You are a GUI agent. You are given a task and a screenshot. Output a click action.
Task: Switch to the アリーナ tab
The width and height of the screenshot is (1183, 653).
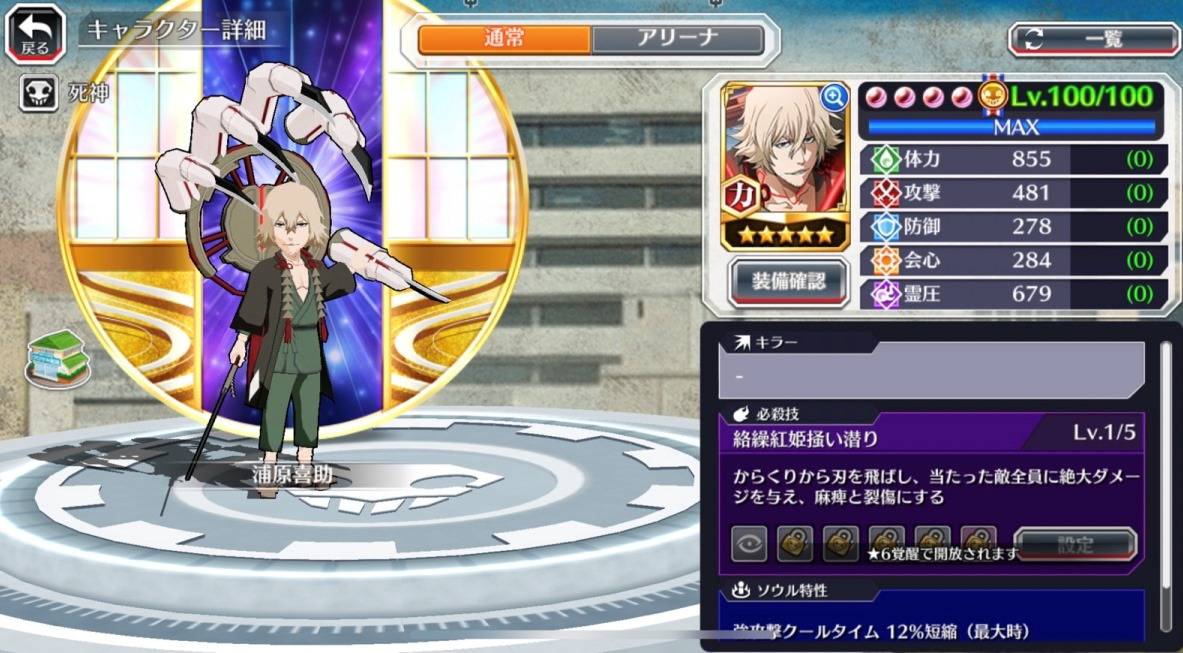[x=676, y=40]
